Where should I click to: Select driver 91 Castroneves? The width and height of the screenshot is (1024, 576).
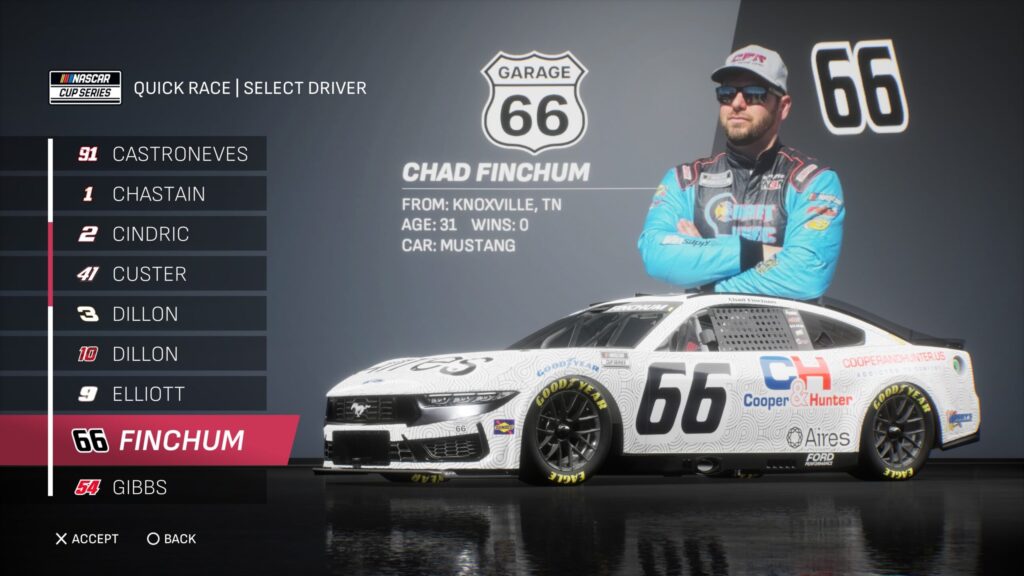pyautogui.click(x=160, y=154)
